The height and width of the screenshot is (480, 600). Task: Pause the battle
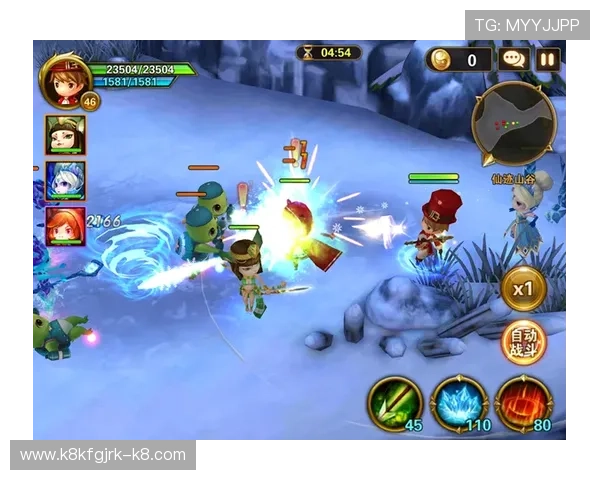tap(548, 59)
